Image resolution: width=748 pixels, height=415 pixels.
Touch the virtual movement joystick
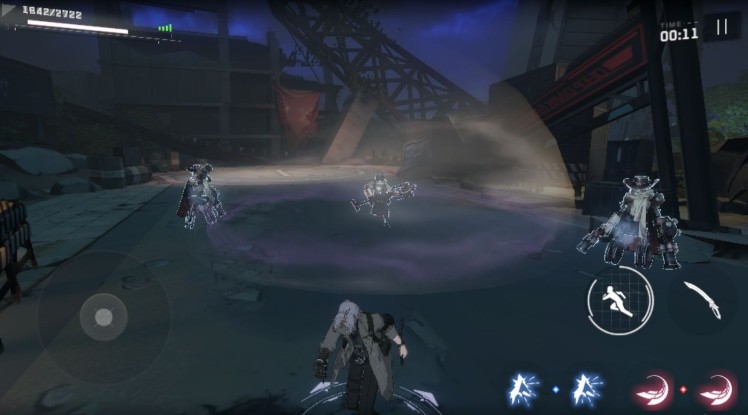(x=103, y=317)
